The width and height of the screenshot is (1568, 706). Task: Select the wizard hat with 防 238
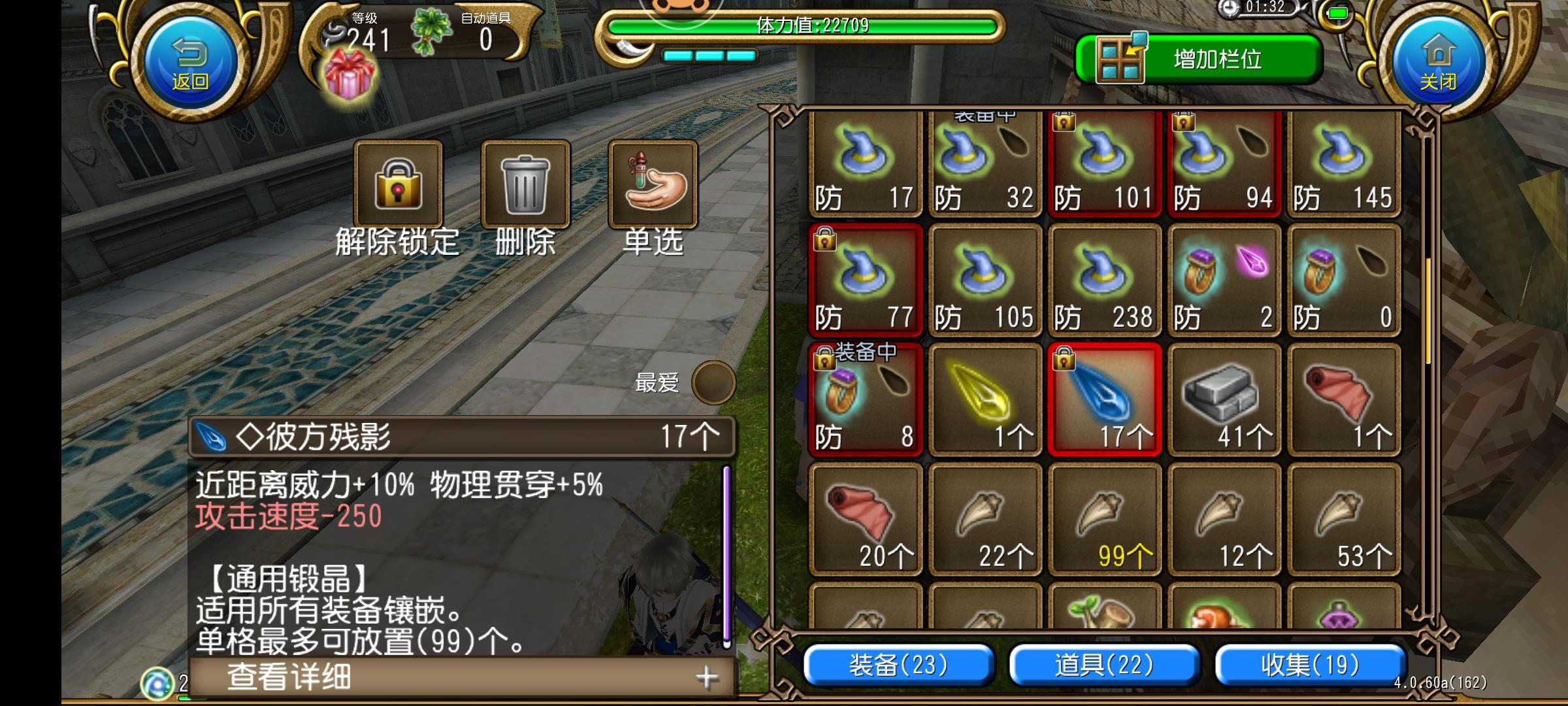[x=1104, y=281]
